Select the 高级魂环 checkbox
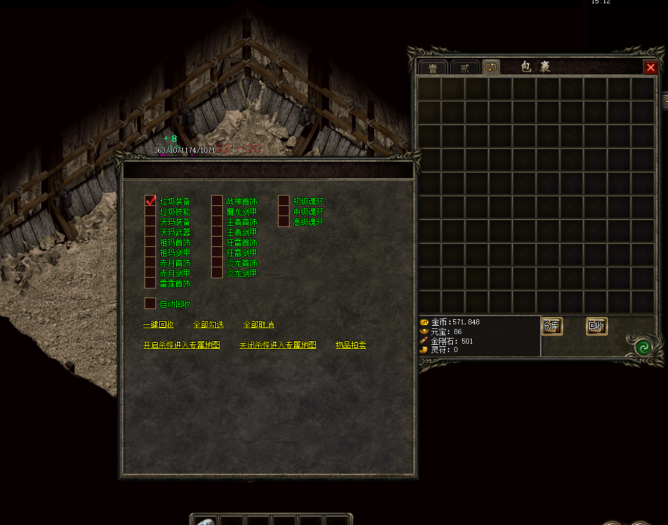Viewport: 668px width, 525px height. pos(284,222)
